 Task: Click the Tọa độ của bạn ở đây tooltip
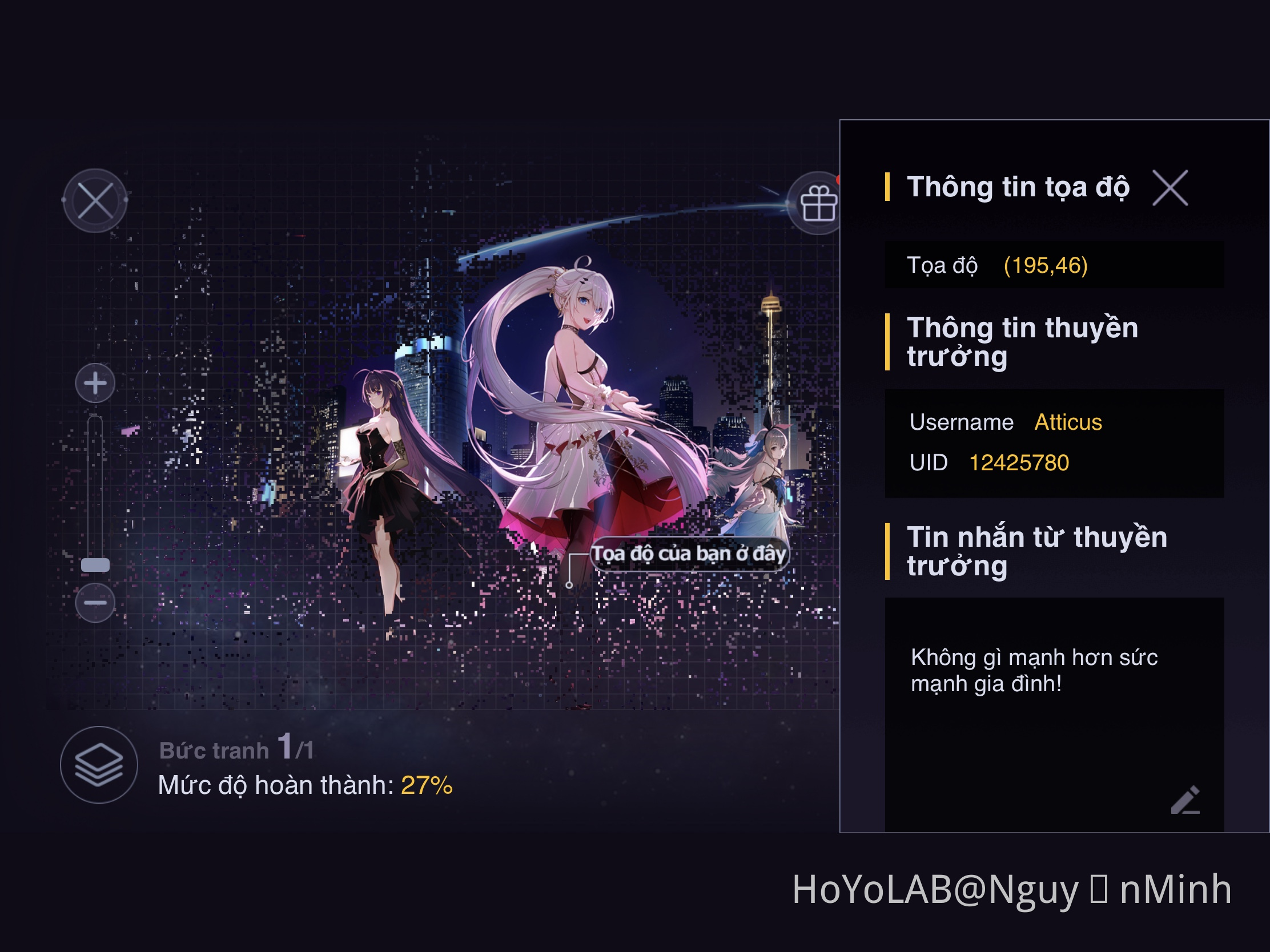pos(689,552)
